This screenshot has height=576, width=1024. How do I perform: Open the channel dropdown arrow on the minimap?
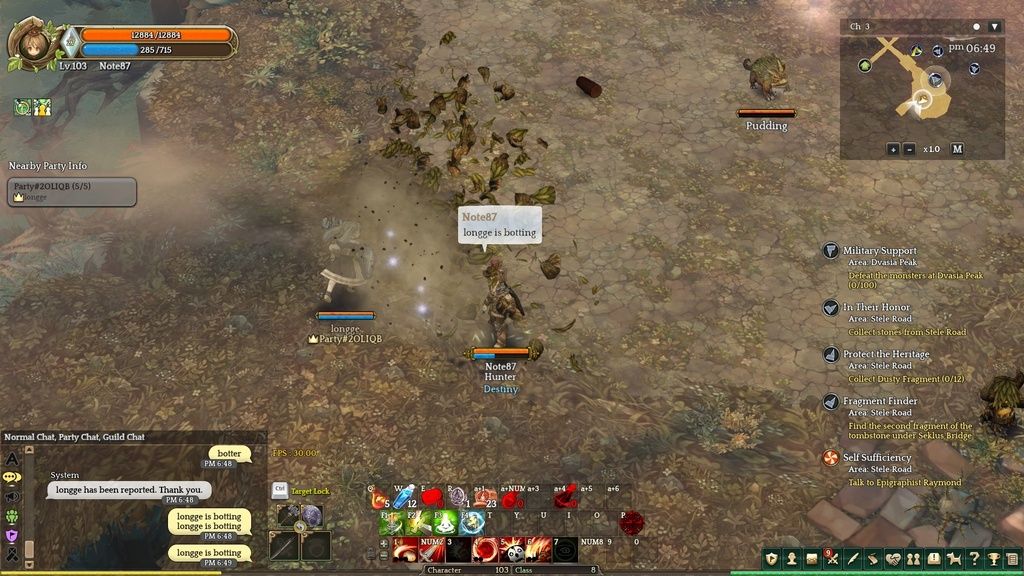[994, 26]
